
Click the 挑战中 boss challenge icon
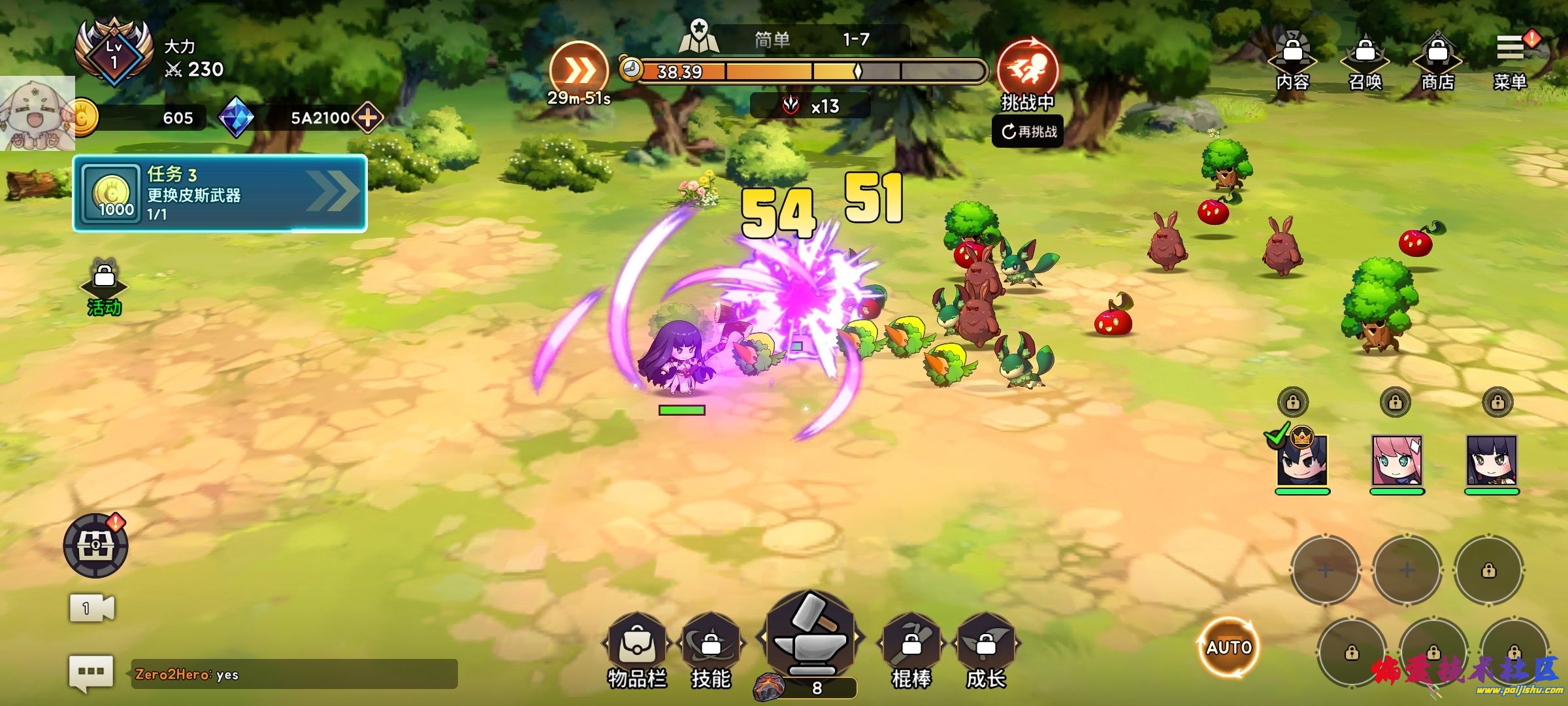point(1028,69)
